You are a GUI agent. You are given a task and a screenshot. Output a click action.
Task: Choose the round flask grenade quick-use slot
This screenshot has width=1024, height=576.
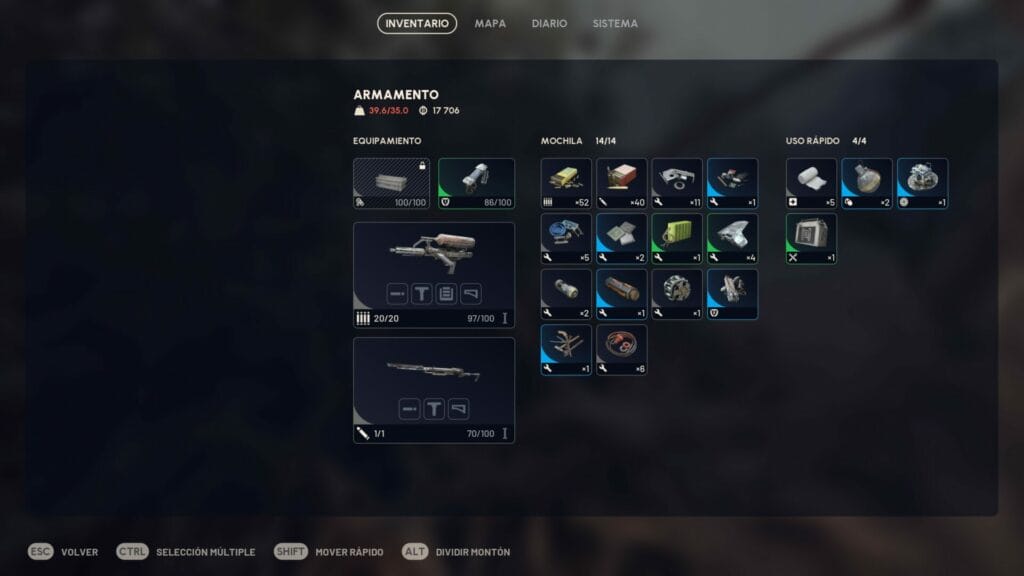pyautogui.click(x=866, y=183)
